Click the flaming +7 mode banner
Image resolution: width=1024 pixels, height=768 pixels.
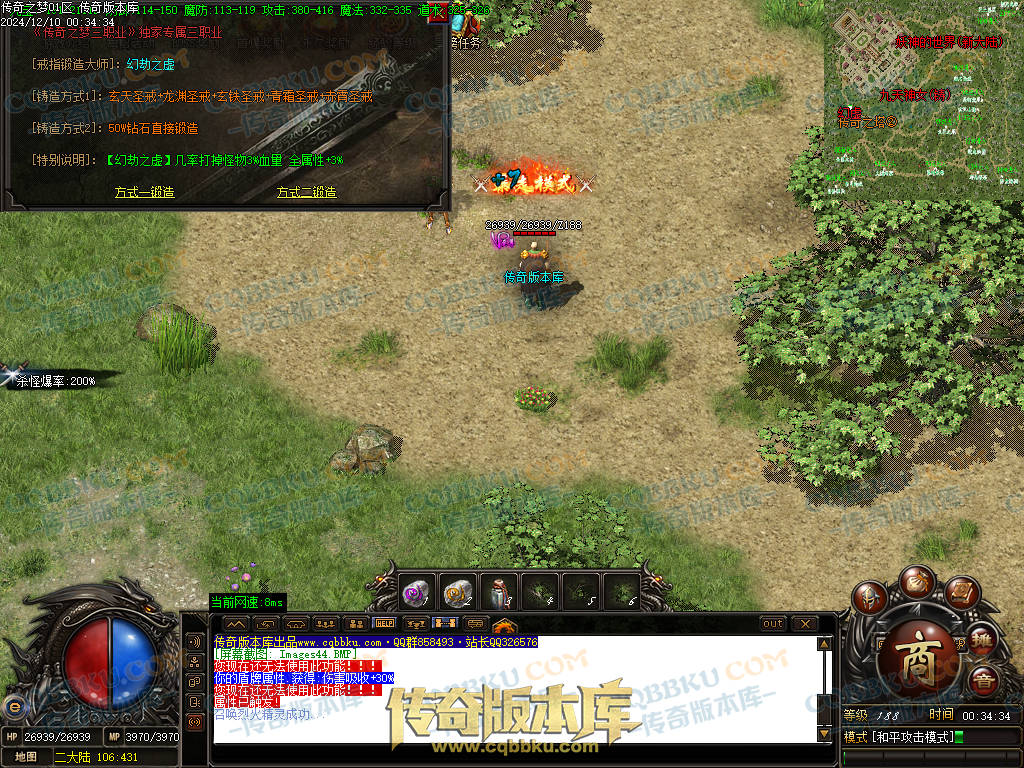pyautogui.click(x=534, y=182)
